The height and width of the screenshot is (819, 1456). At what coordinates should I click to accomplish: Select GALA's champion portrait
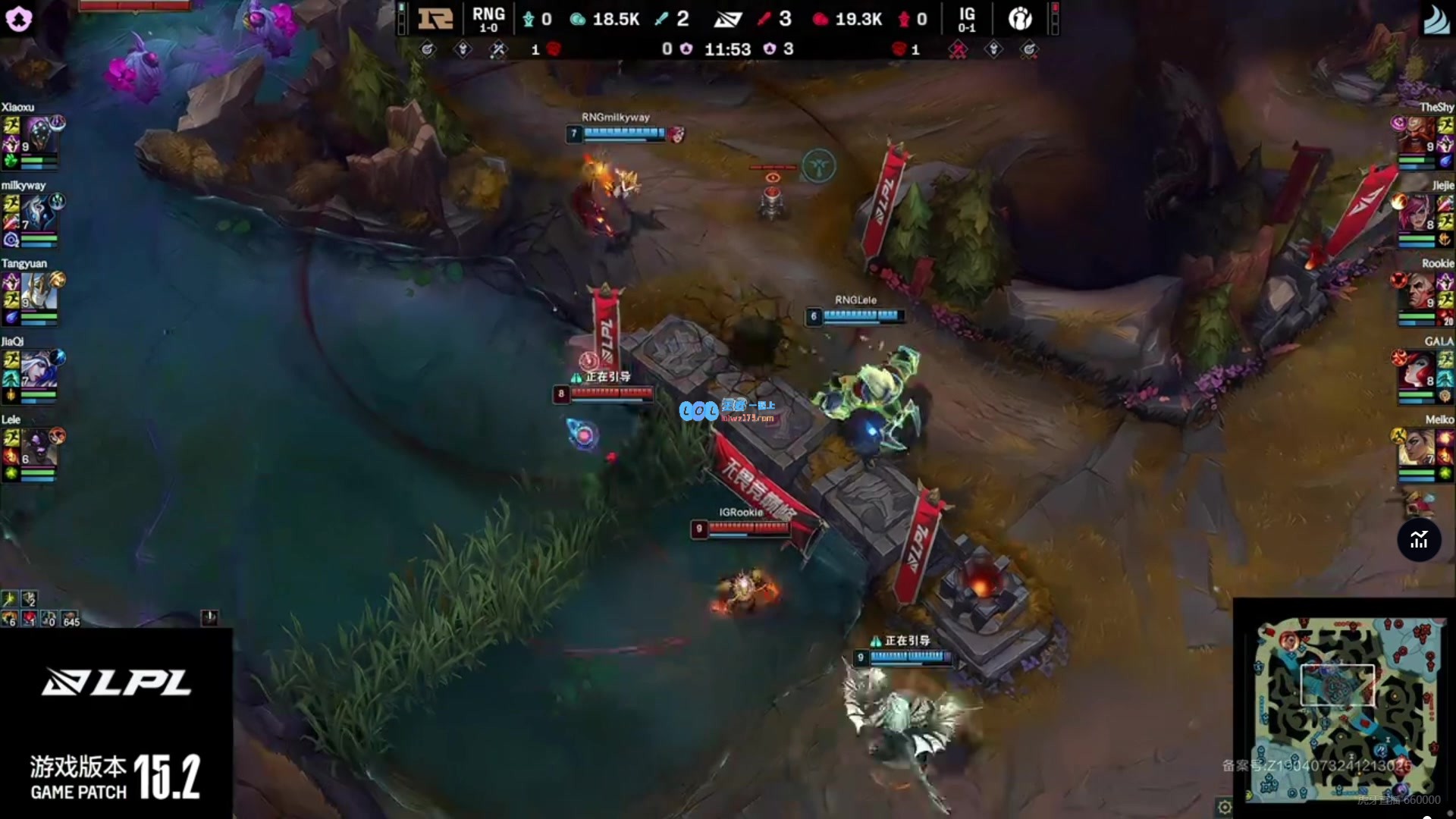pyautogui.click(x=1417, y=370)
